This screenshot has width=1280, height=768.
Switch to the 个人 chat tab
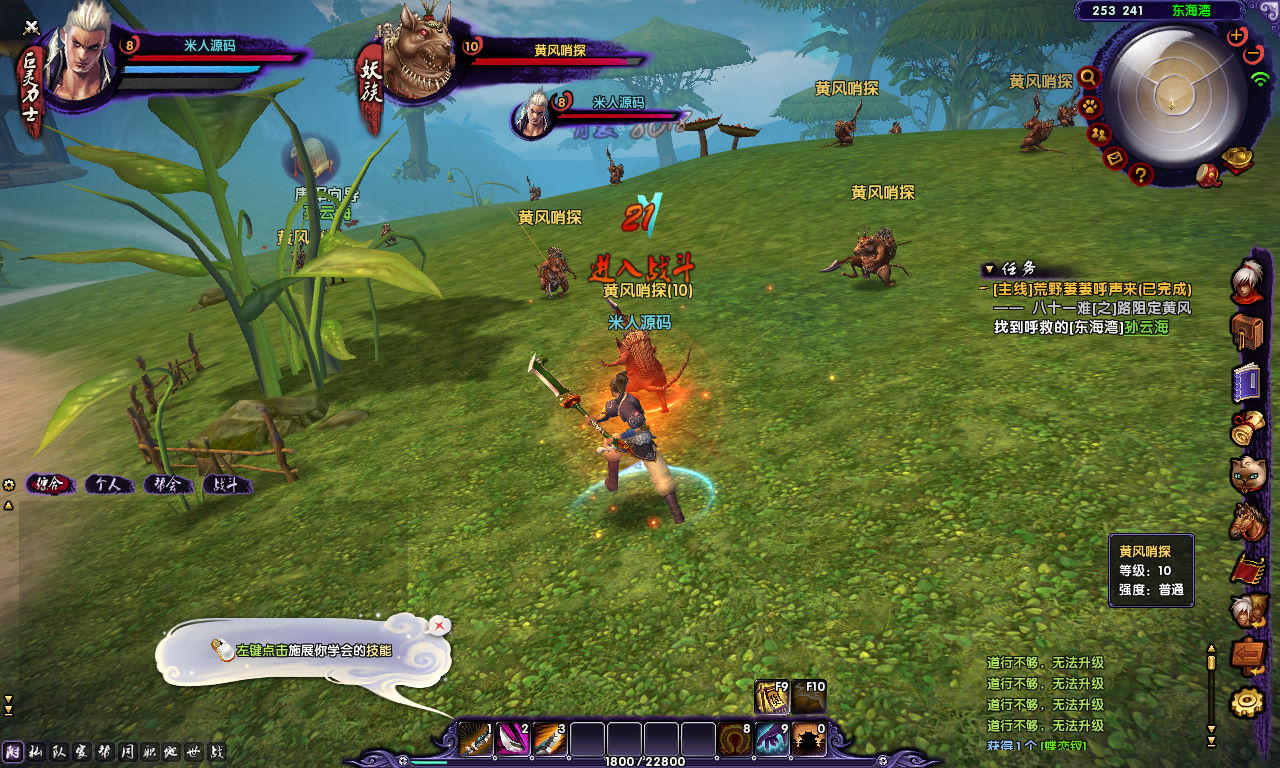[x=108, y=485]
